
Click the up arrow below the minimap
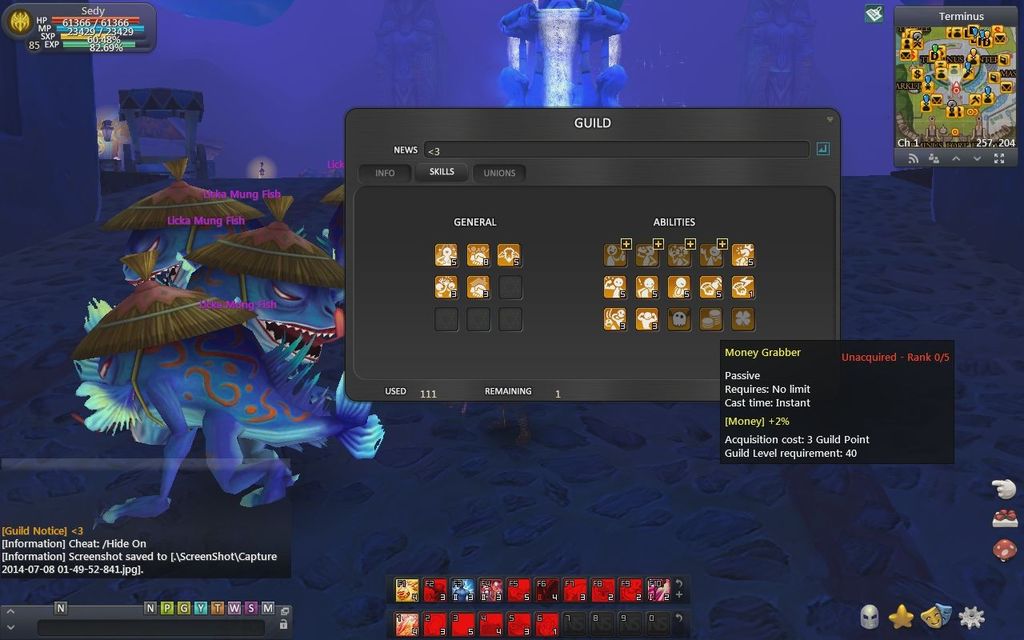tap(955, 159)
